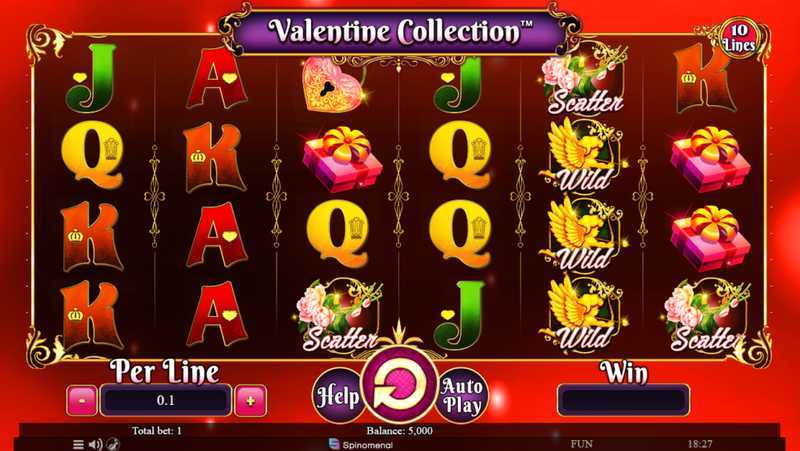This screenshot has width=800, height=451.
Task: Click the Spinomenal logo
Action: point(367,443)
